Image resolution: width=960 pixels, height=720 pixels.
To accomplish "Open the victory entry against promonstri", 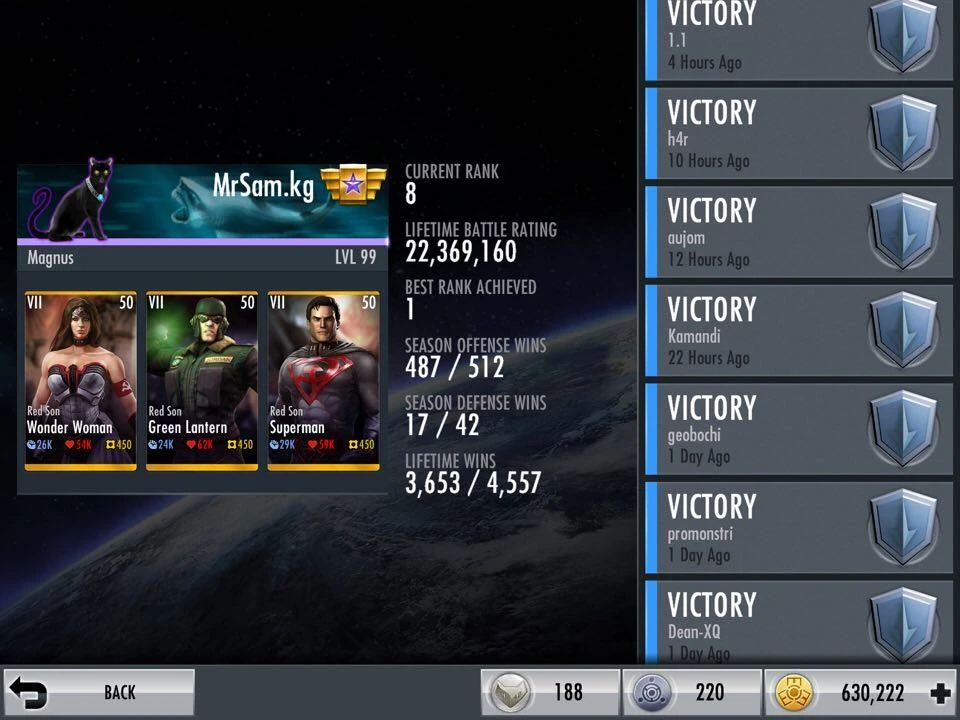I will [x=799, y=529].
